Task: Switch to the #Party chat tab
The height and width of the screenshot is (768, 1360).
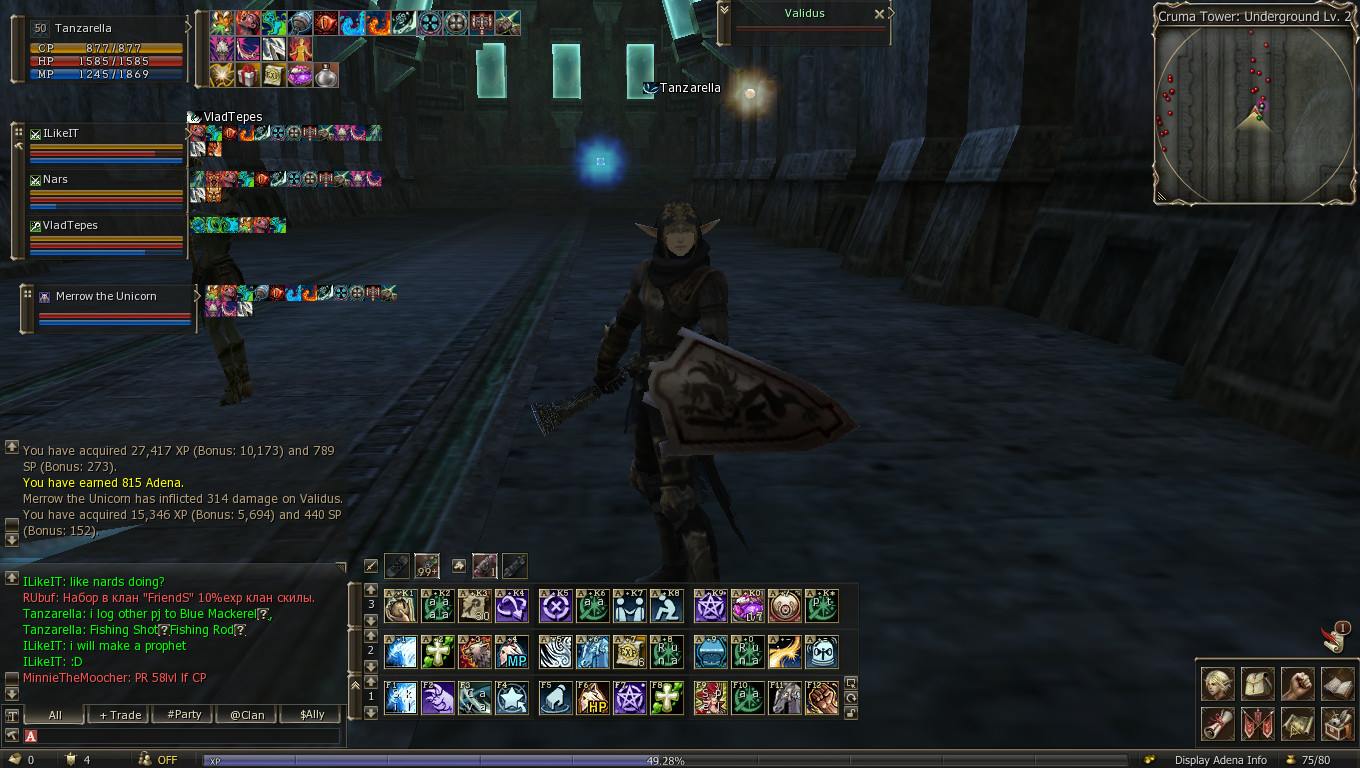Action: coord(184,715)
